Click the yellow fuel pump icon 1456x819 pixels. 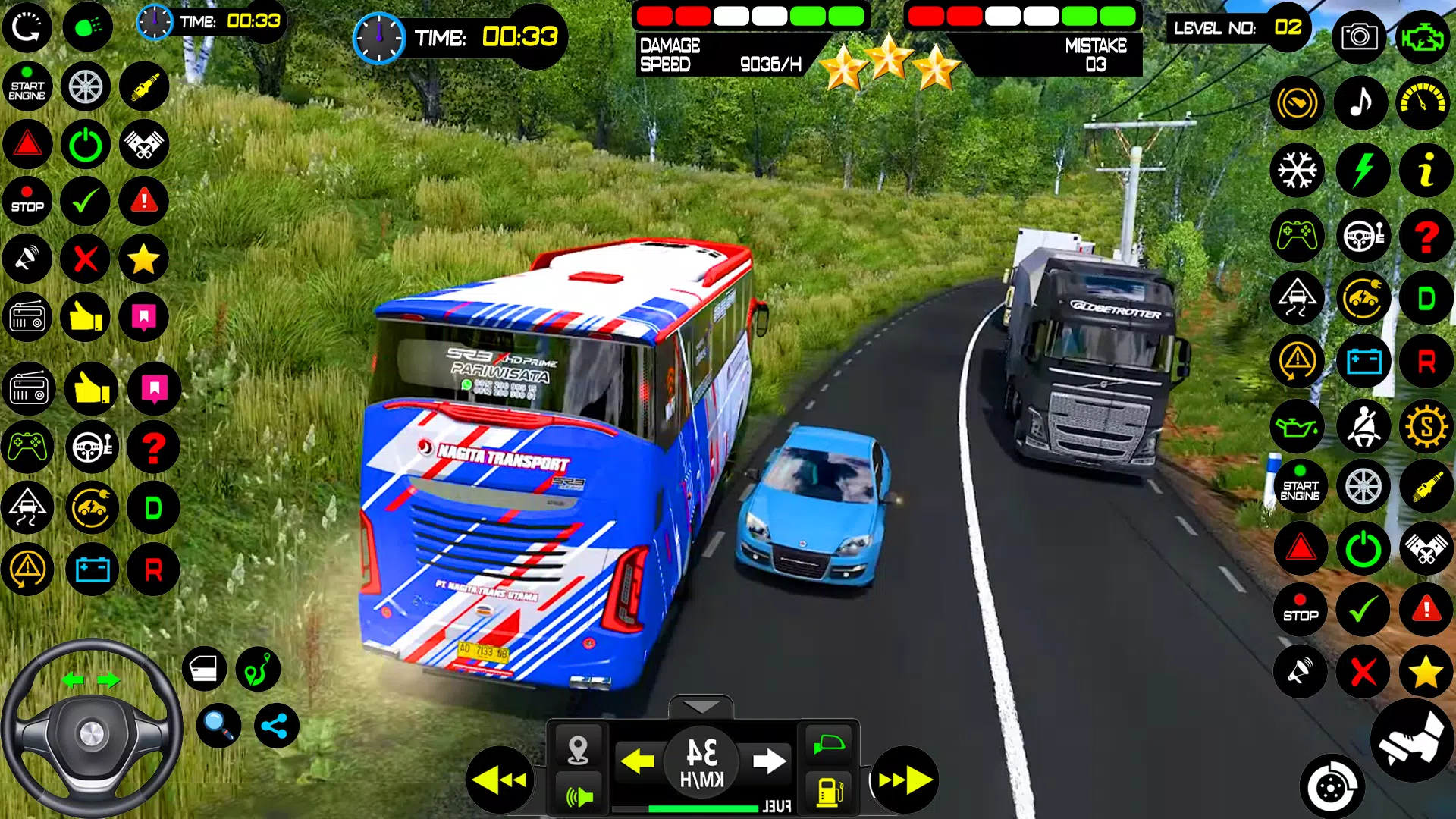click(x=829, y=792)
